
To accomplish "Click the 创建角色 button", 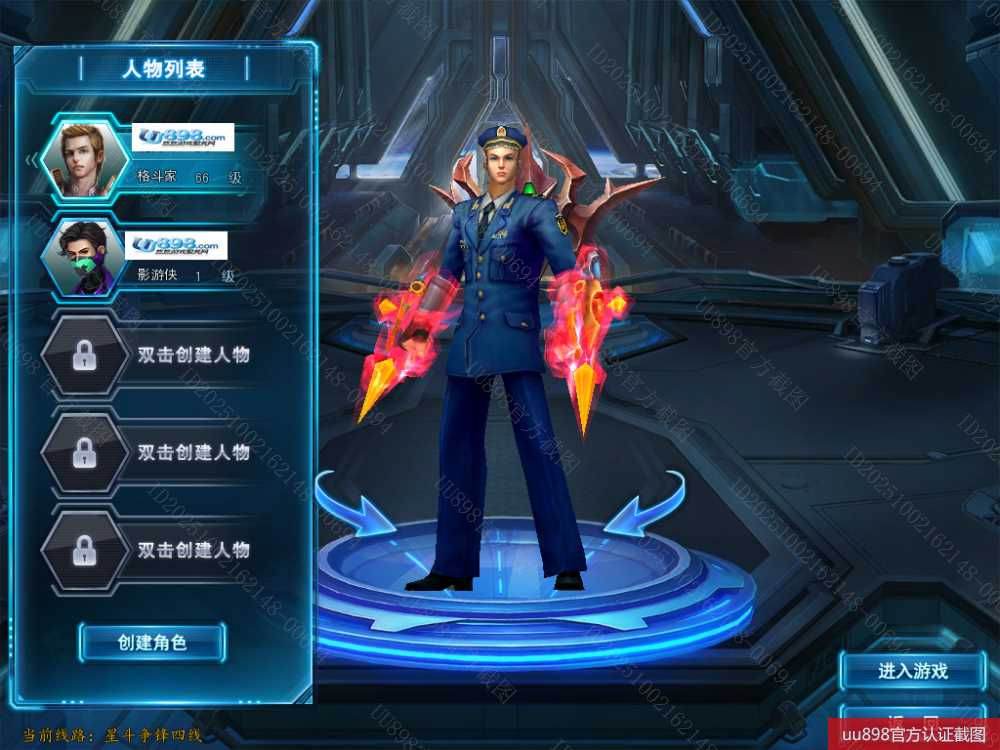I will tap(152, 642).
